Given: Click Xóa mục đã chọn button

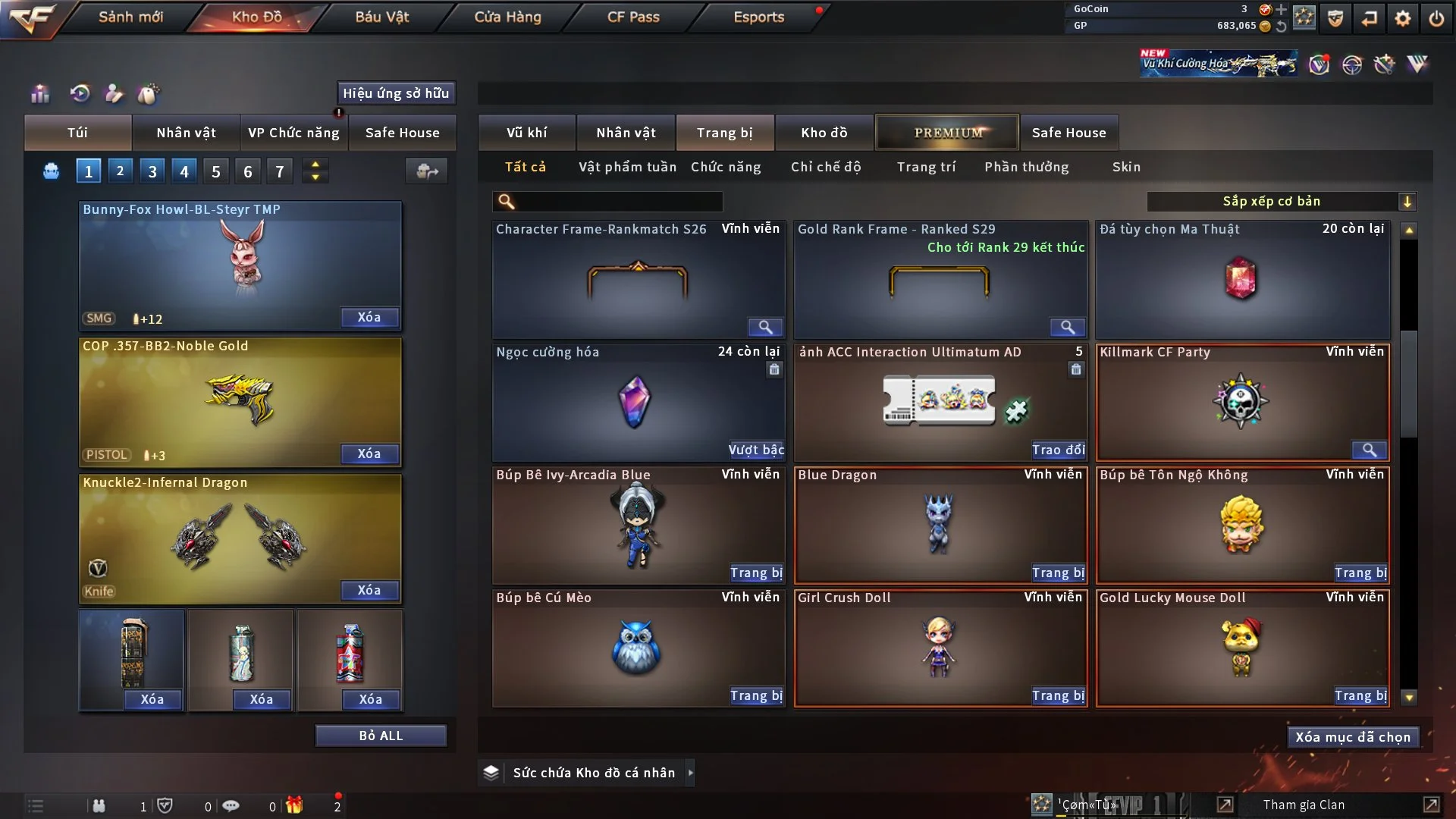Looking at the screenshot, I should pos(1352,737).
